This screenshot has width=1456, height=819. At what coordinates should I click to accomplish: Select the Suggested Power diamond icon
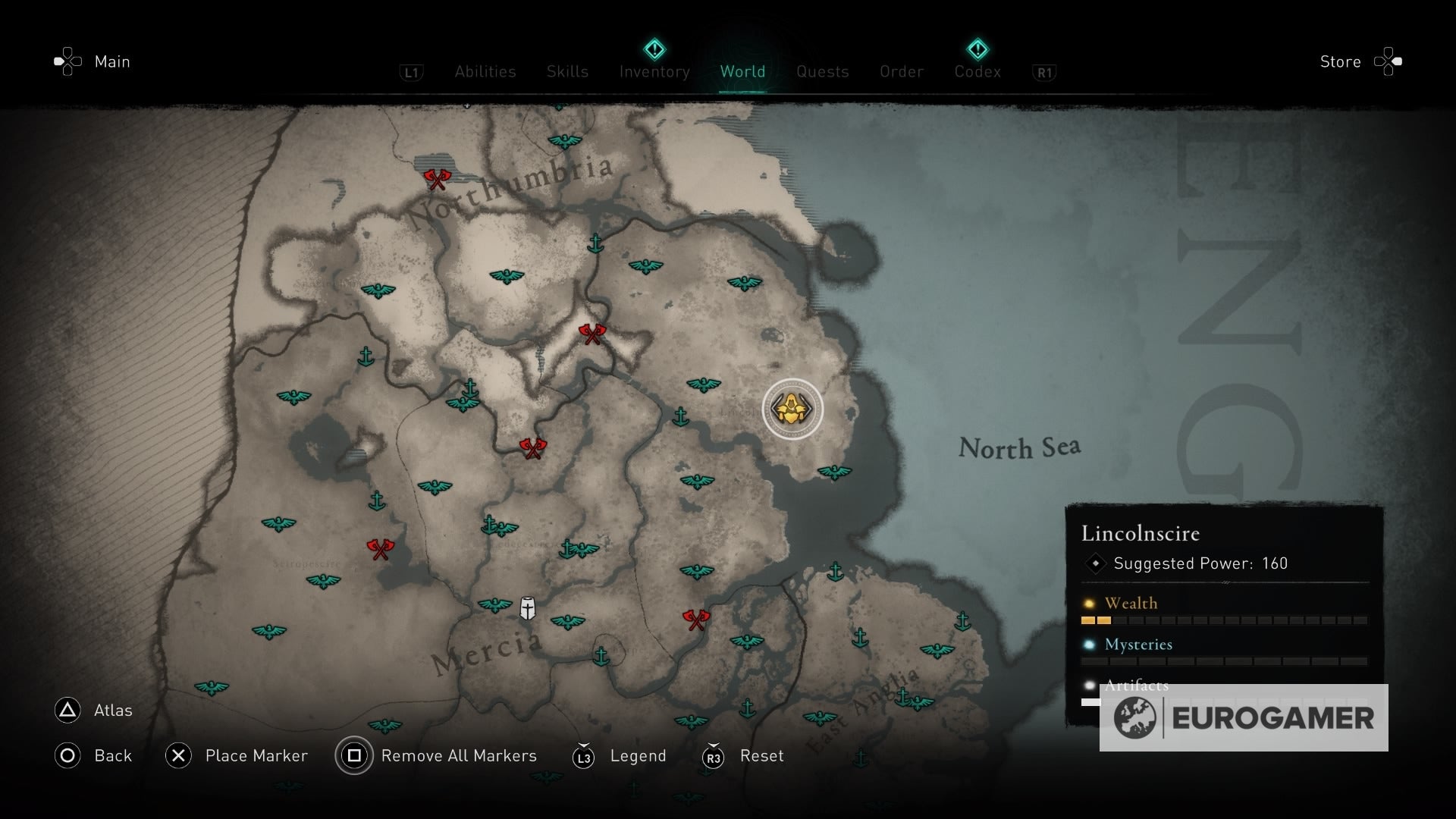pyautogui.click(x=1094, y=563)
